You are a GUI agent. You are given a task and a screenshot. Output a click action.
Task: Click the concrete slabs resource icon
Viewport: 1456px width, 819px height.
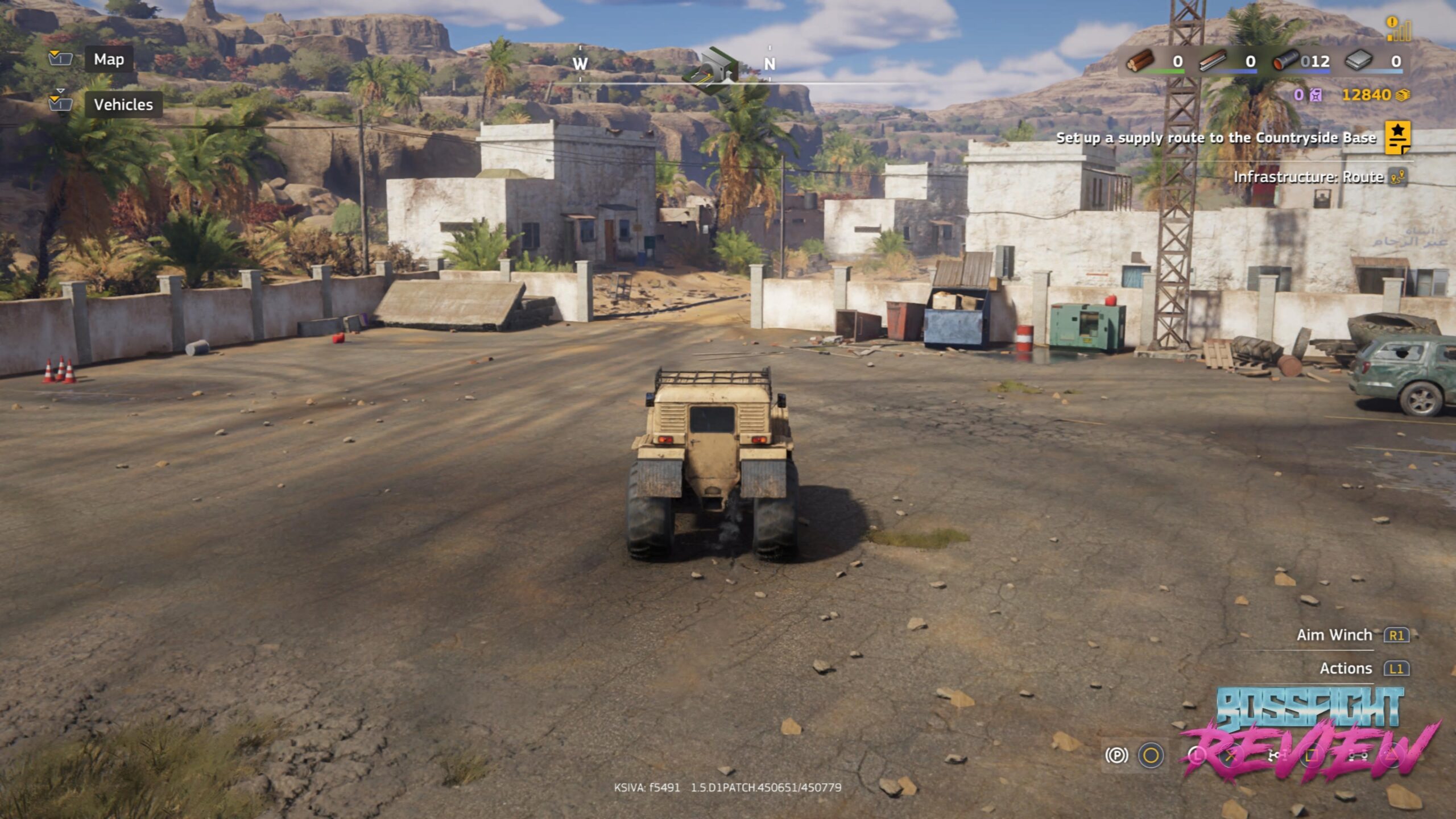1359,61
